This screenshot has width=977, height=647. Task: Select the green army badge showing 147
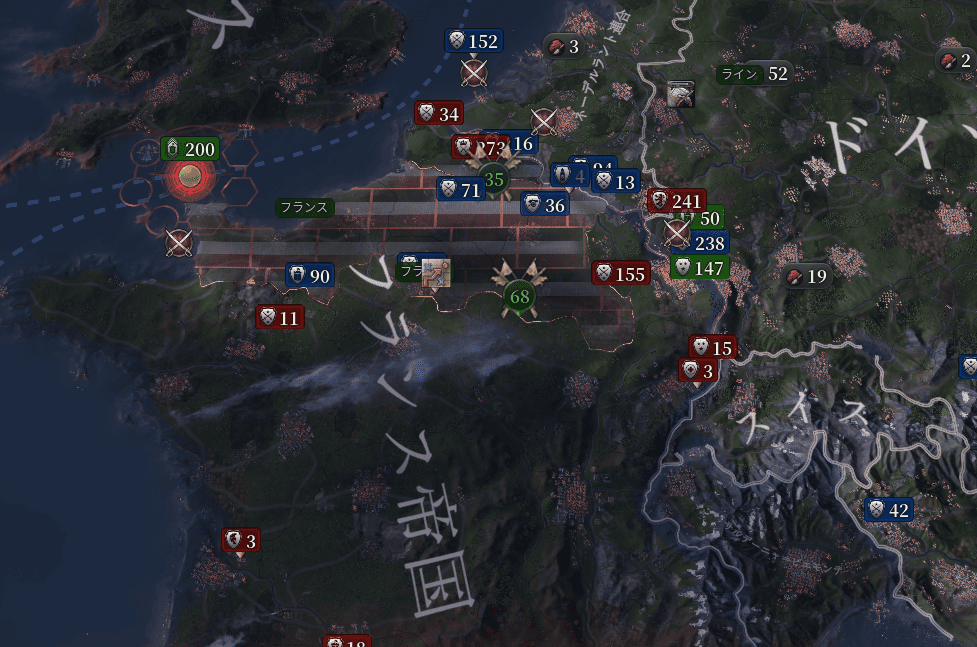698,267
